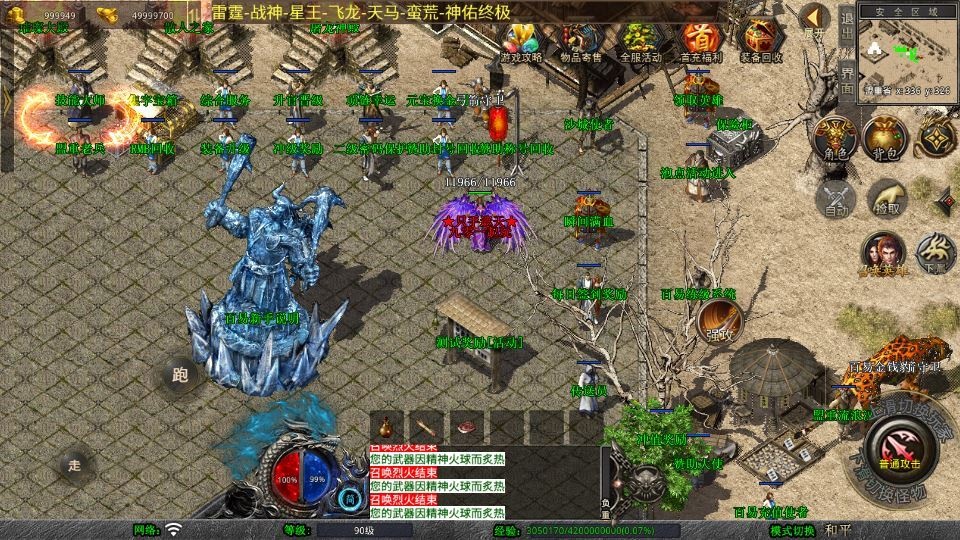The height and width of the screenshot is (540, 960).
Task: Open the 装备回收 equipment recycling icon
Action: tap(761, 42)
